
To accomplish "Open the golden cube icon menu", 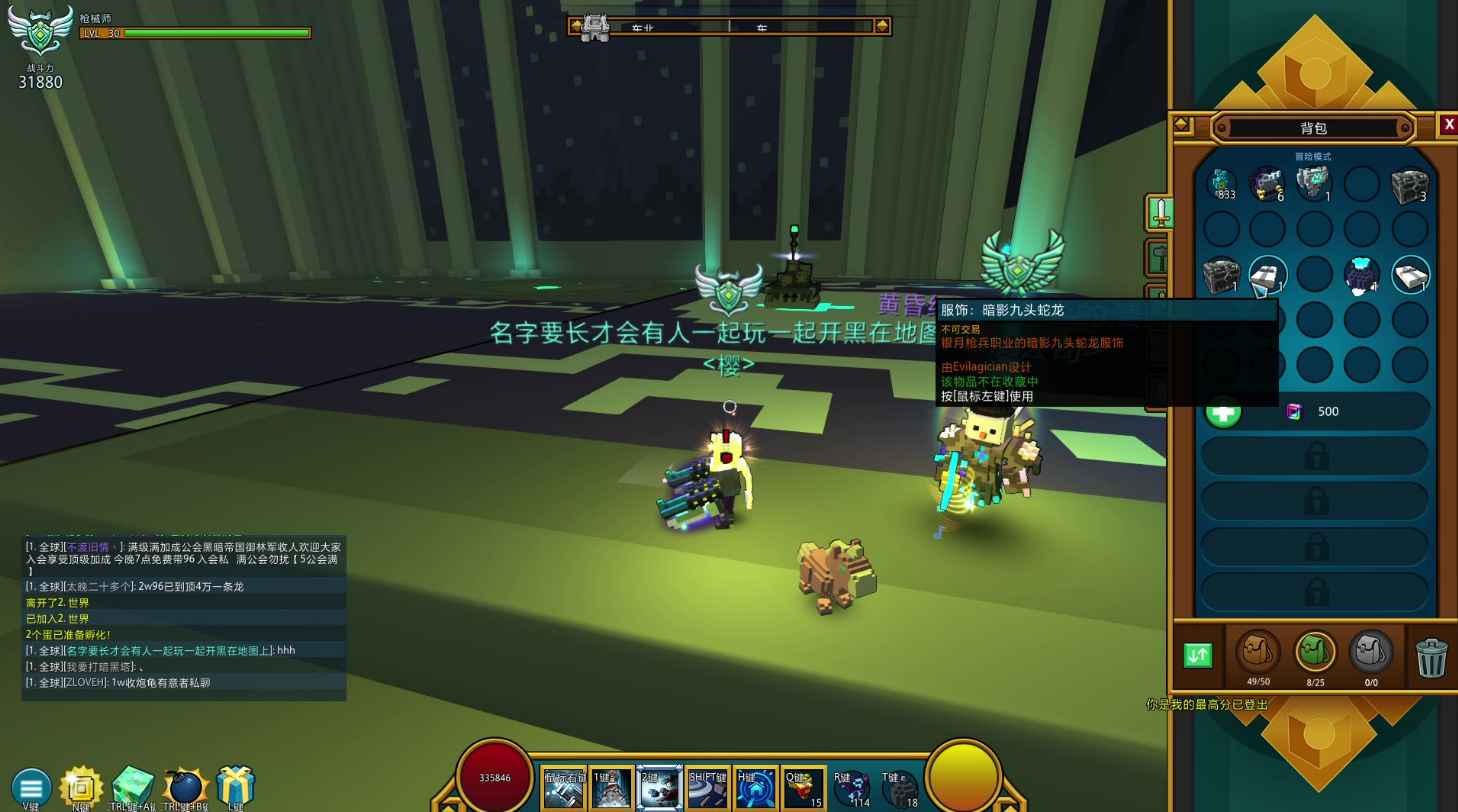I will pyautogui.click(x=81, y=787).
